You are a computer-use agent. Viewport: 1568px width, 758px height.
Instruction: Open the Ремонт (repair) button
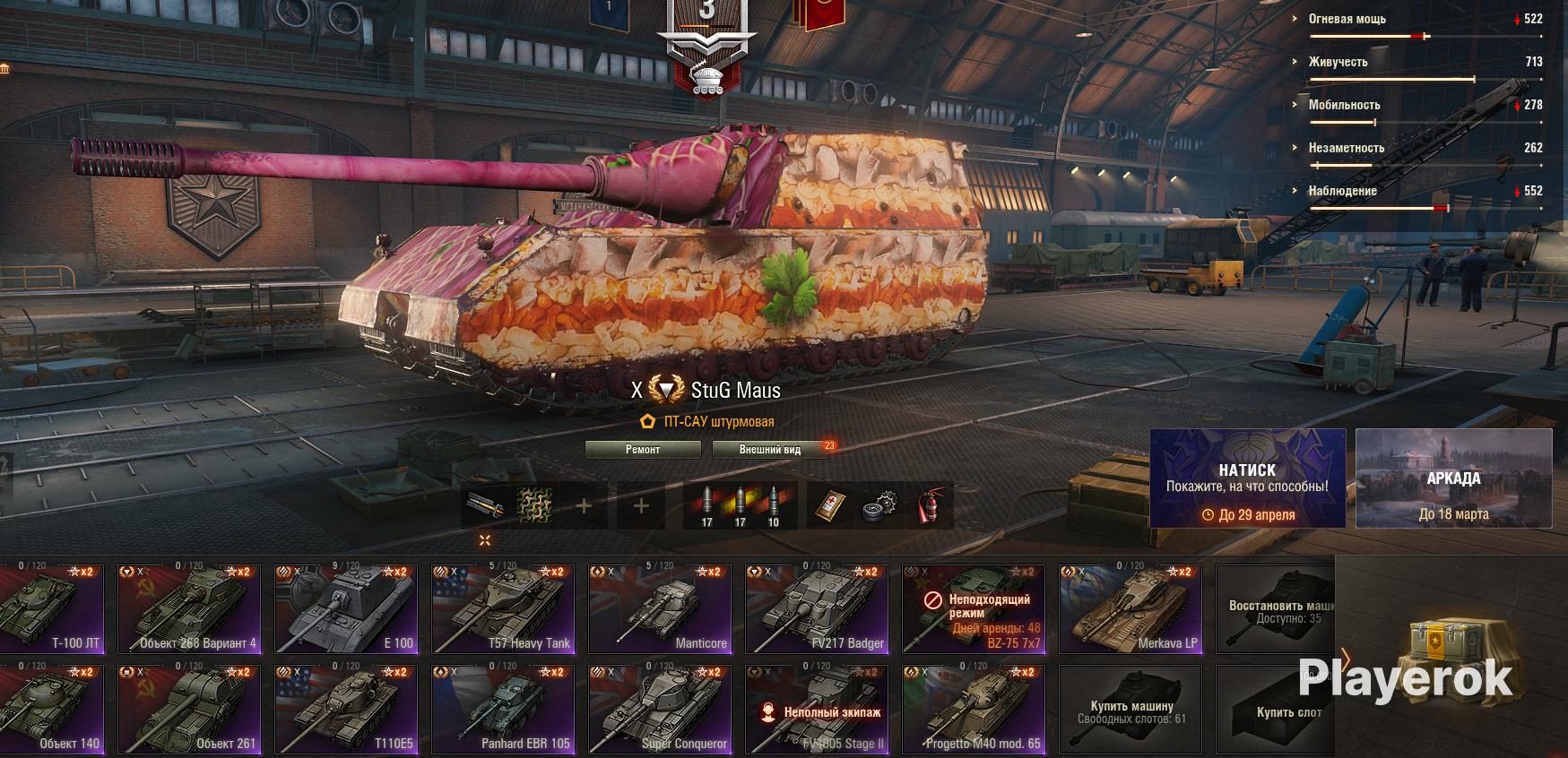tap(643, 450)
